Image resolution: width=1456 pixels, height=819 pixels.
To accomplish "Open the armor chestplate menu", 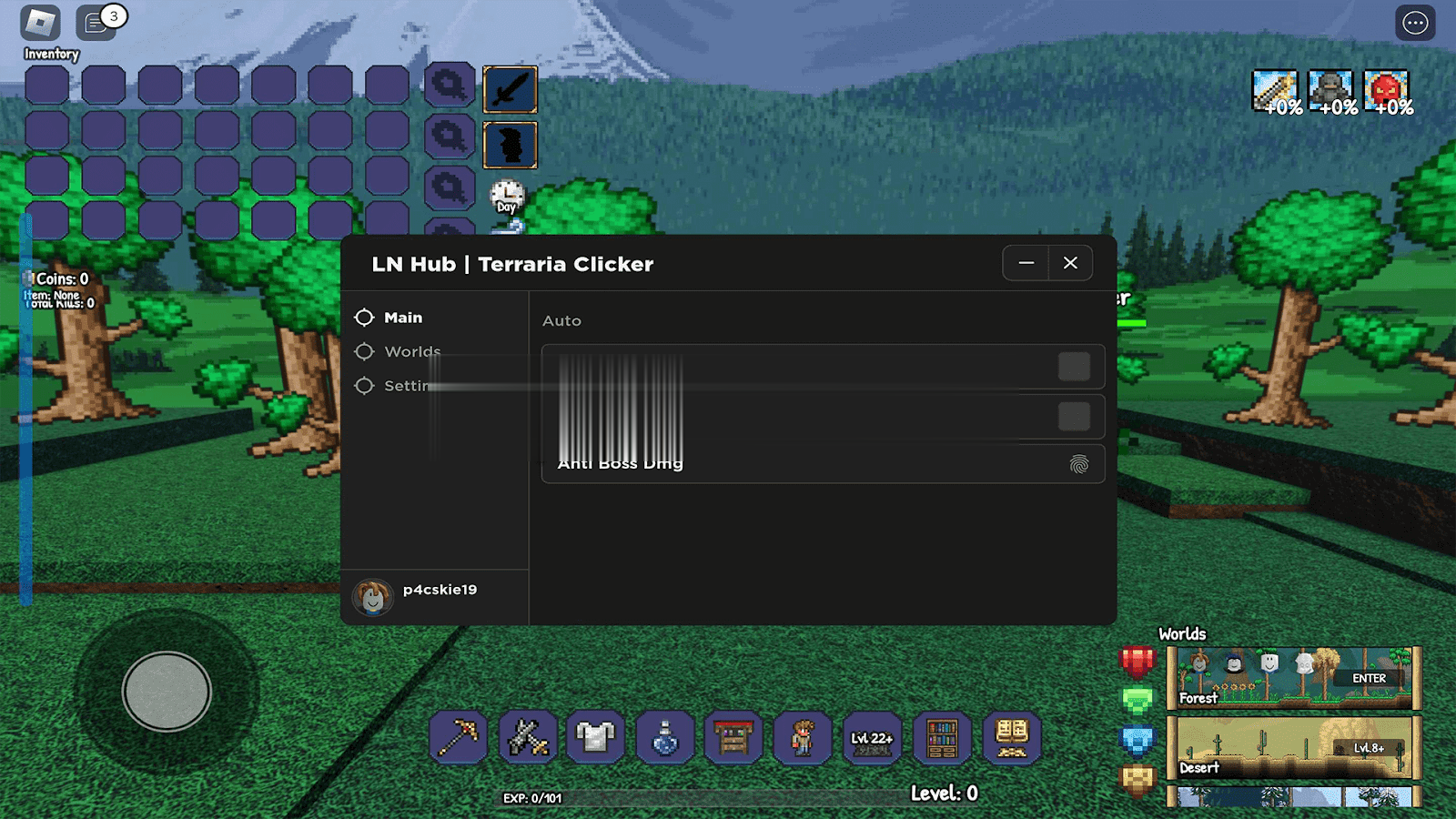I will point(596,737).
